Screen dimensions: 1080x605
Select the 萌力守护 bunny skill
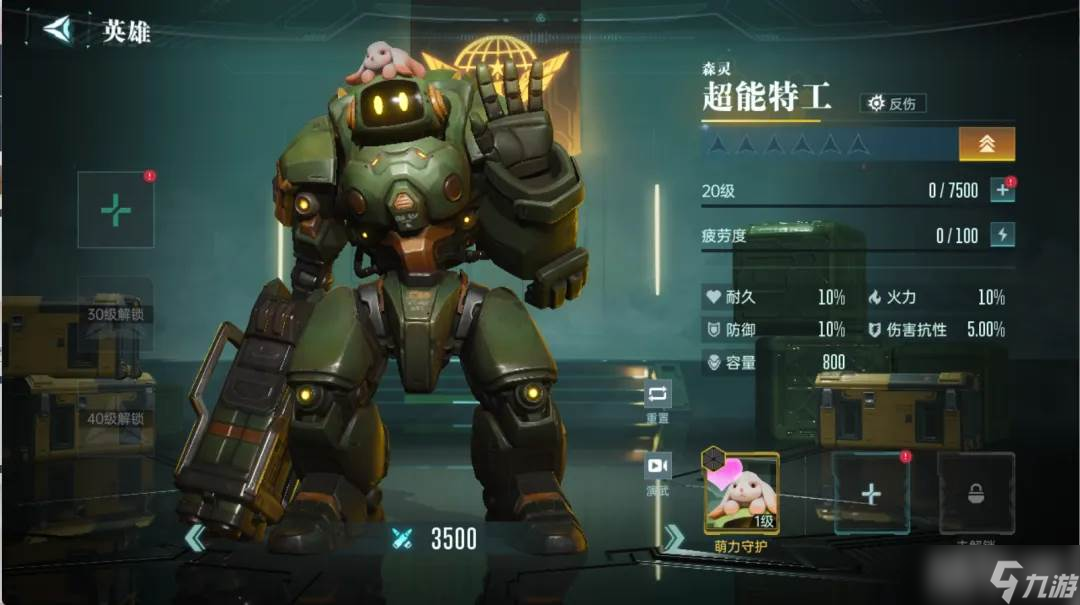pos(741,493)
